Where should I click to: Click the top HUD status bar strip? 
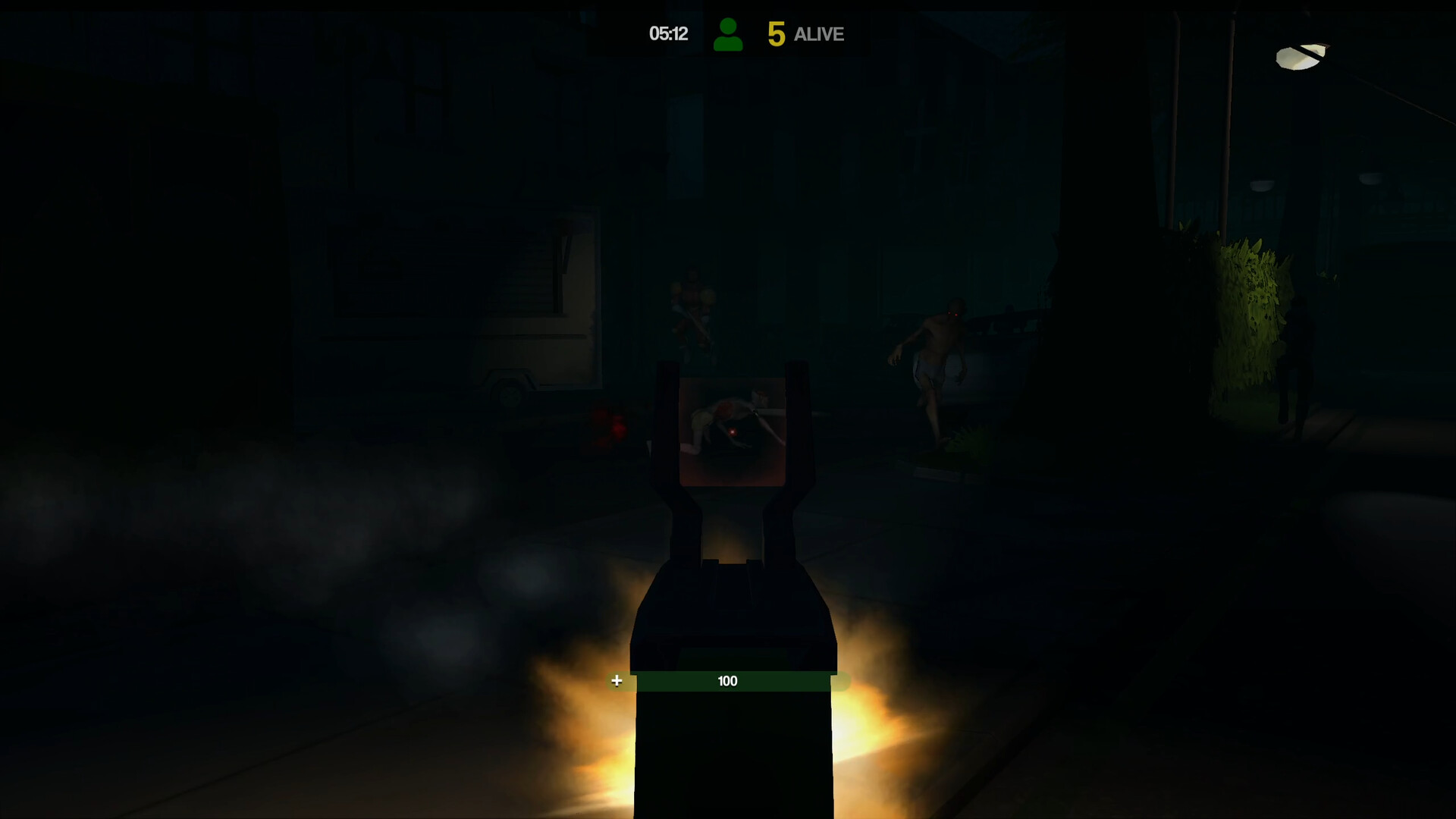728,33
